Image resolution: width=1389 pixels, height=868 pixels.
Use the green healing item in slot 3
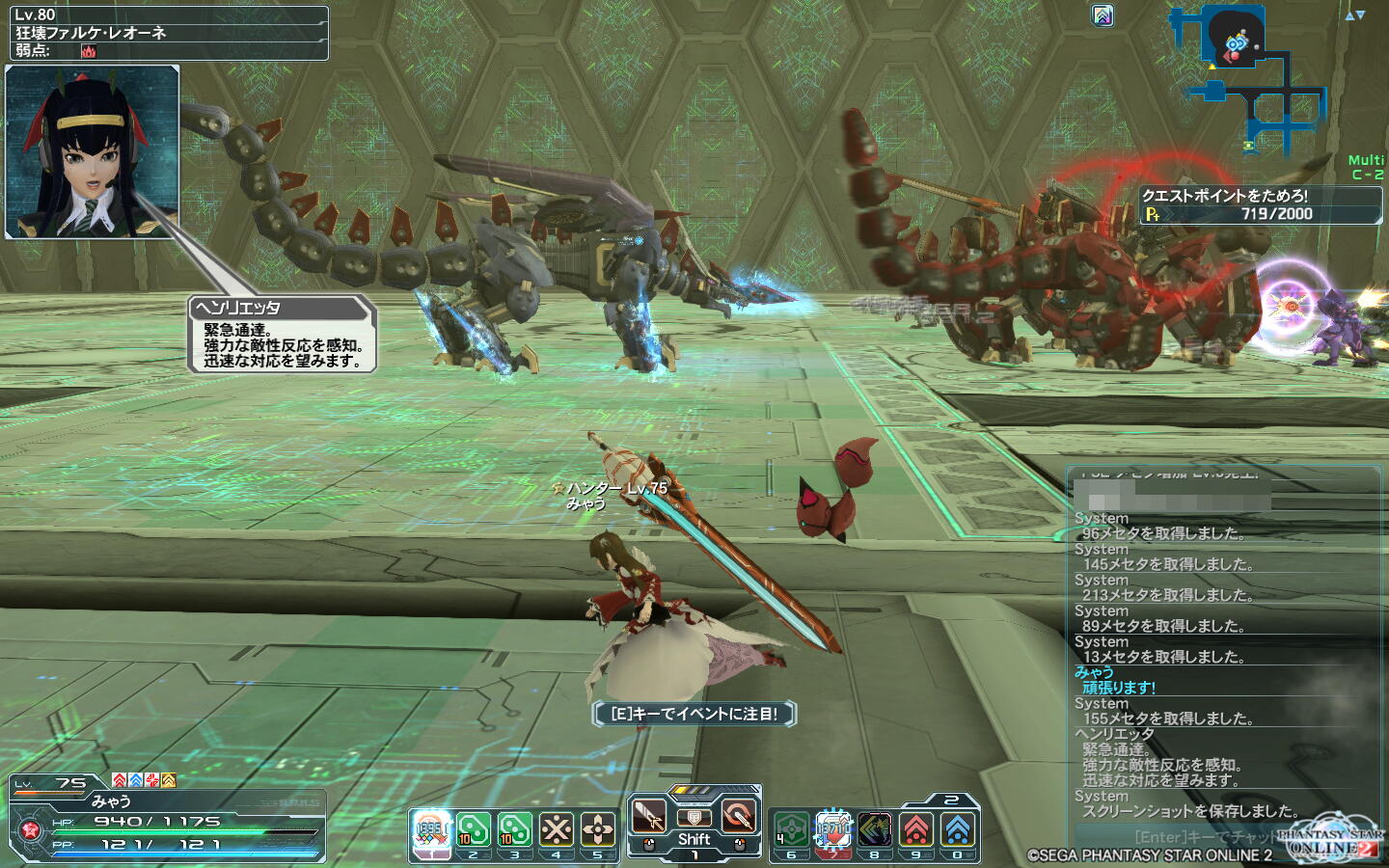[514, 829]
